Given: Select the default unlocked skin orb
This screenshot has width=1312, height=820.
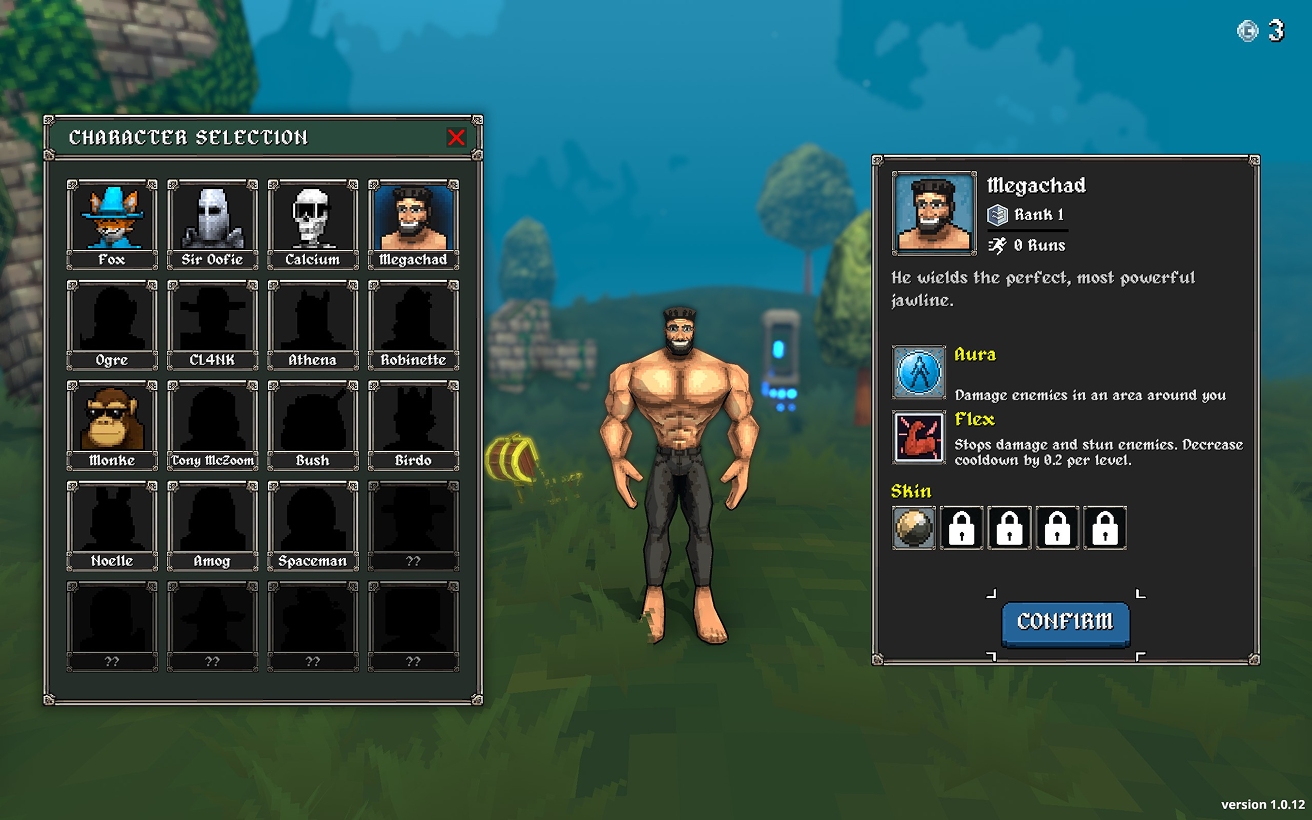Looking at the screenshot, I should [x=914, y=527].
